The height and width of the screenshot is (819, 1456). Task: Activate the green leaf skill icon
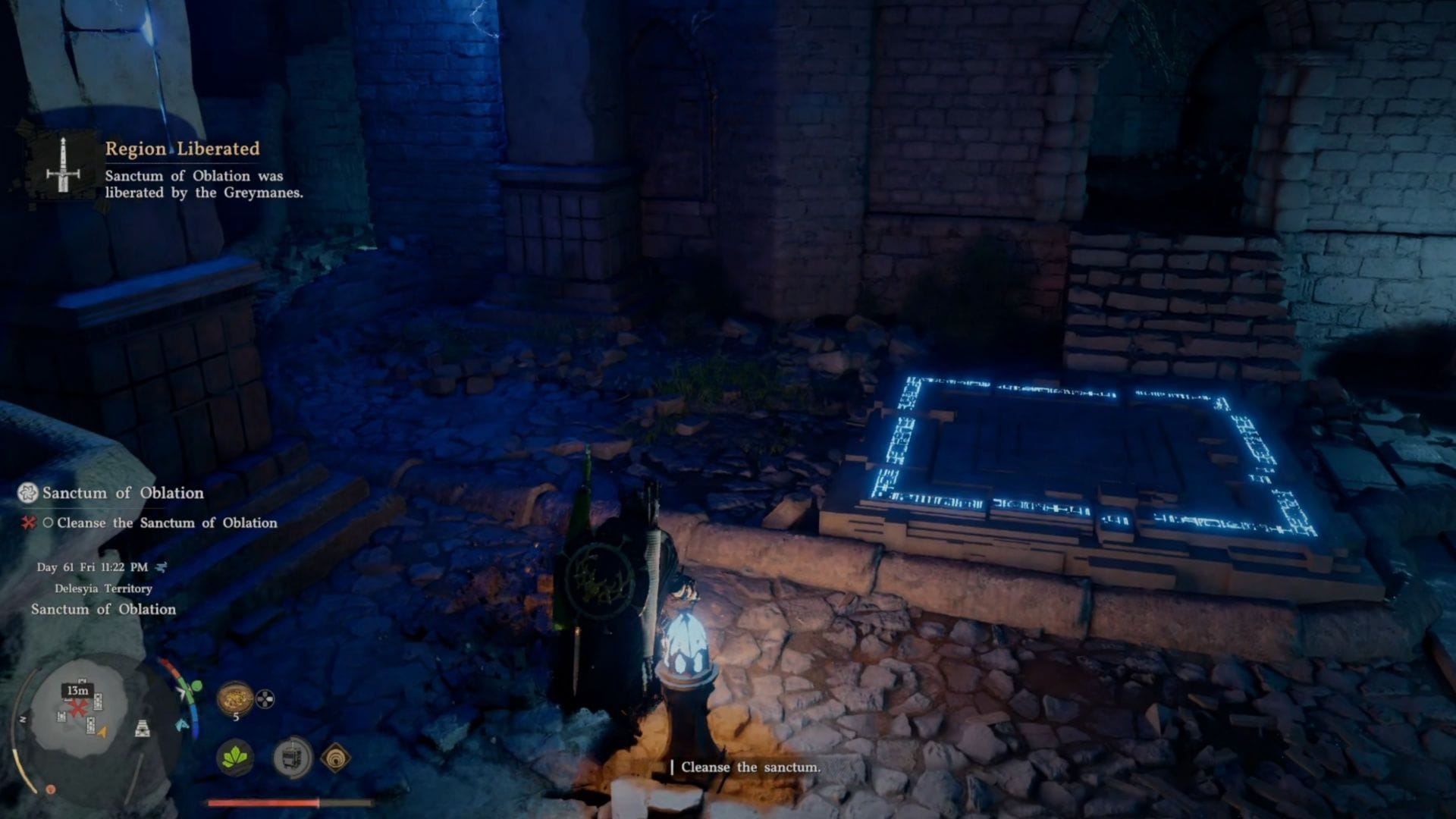(x=235, y=757)
